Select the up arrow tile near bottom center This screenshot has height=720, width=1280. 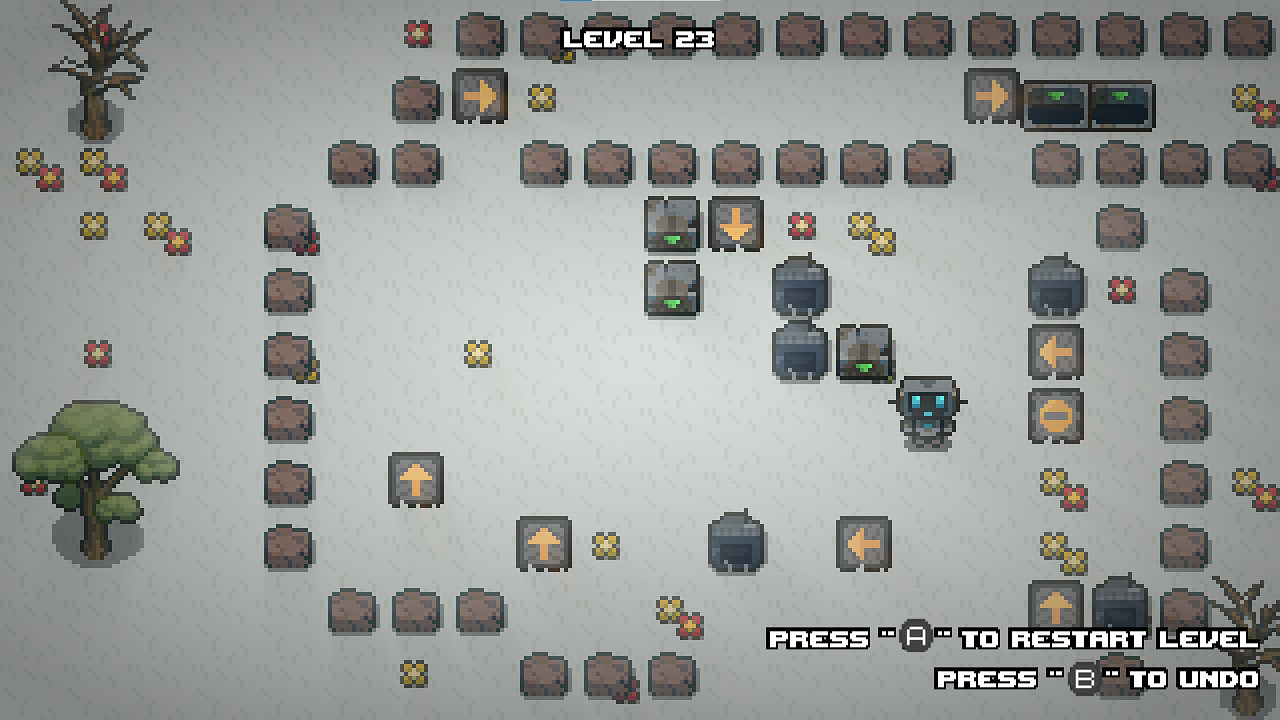click(x=543, y=543)
